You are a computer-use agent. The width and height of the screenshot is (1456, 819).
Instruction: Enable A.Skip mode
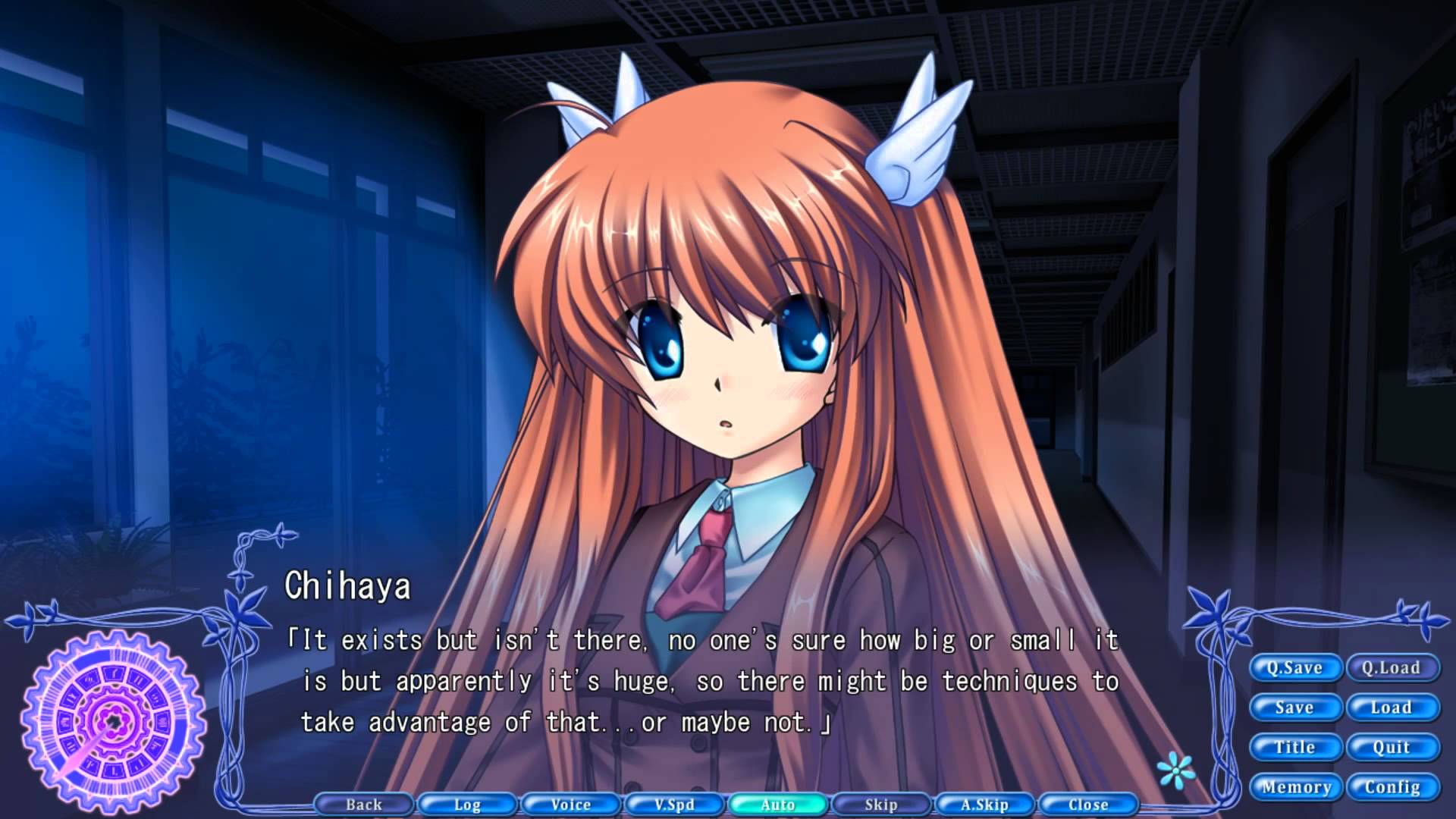[984, 805]
